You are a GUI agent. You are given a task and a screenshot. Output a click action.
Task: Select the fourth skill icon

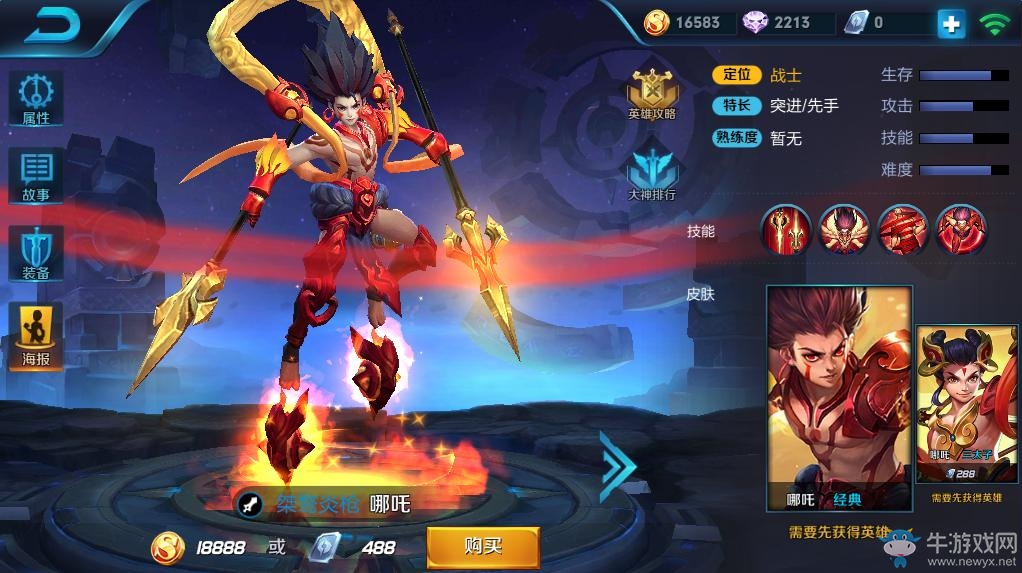[x=960, y=230]
